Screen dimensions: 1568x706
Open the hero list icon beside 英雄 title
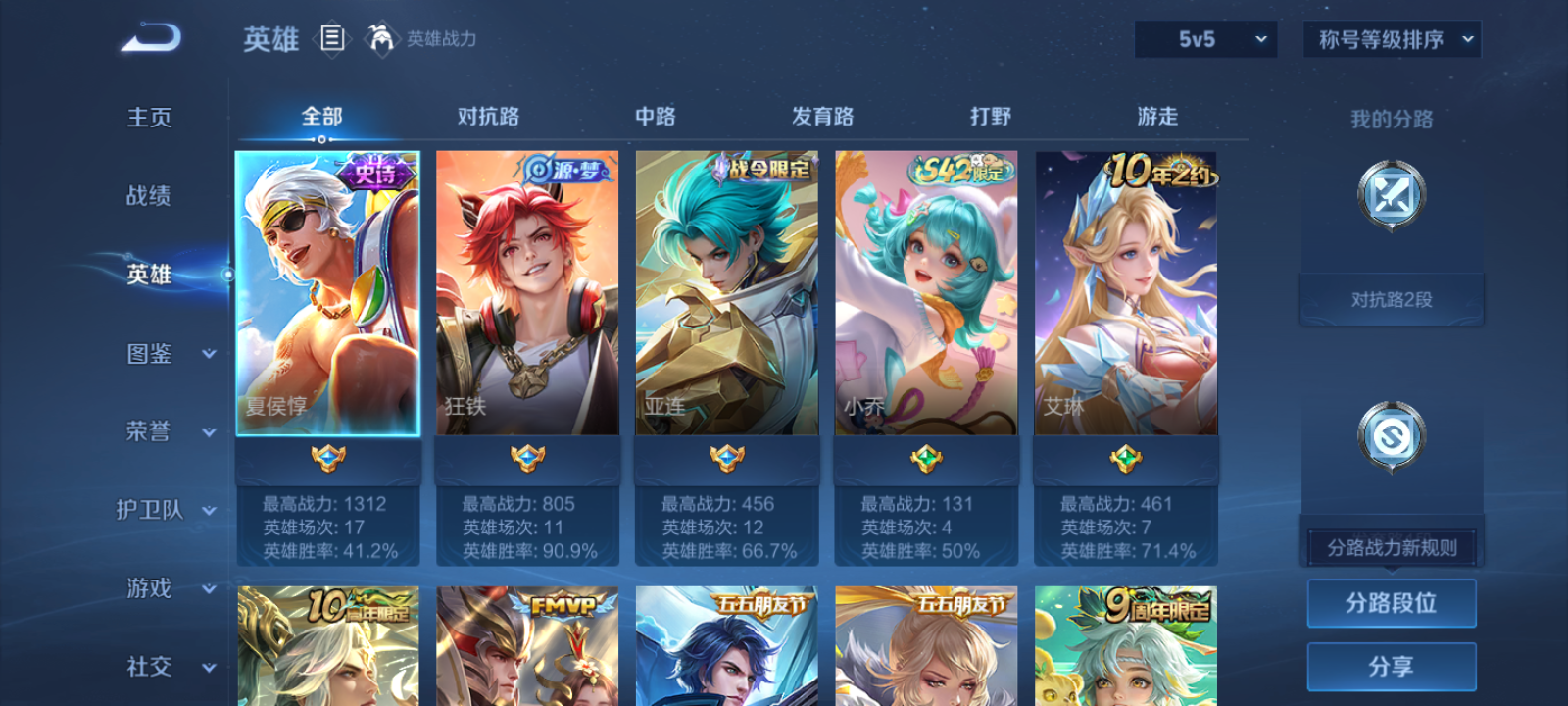coord(331,39)
